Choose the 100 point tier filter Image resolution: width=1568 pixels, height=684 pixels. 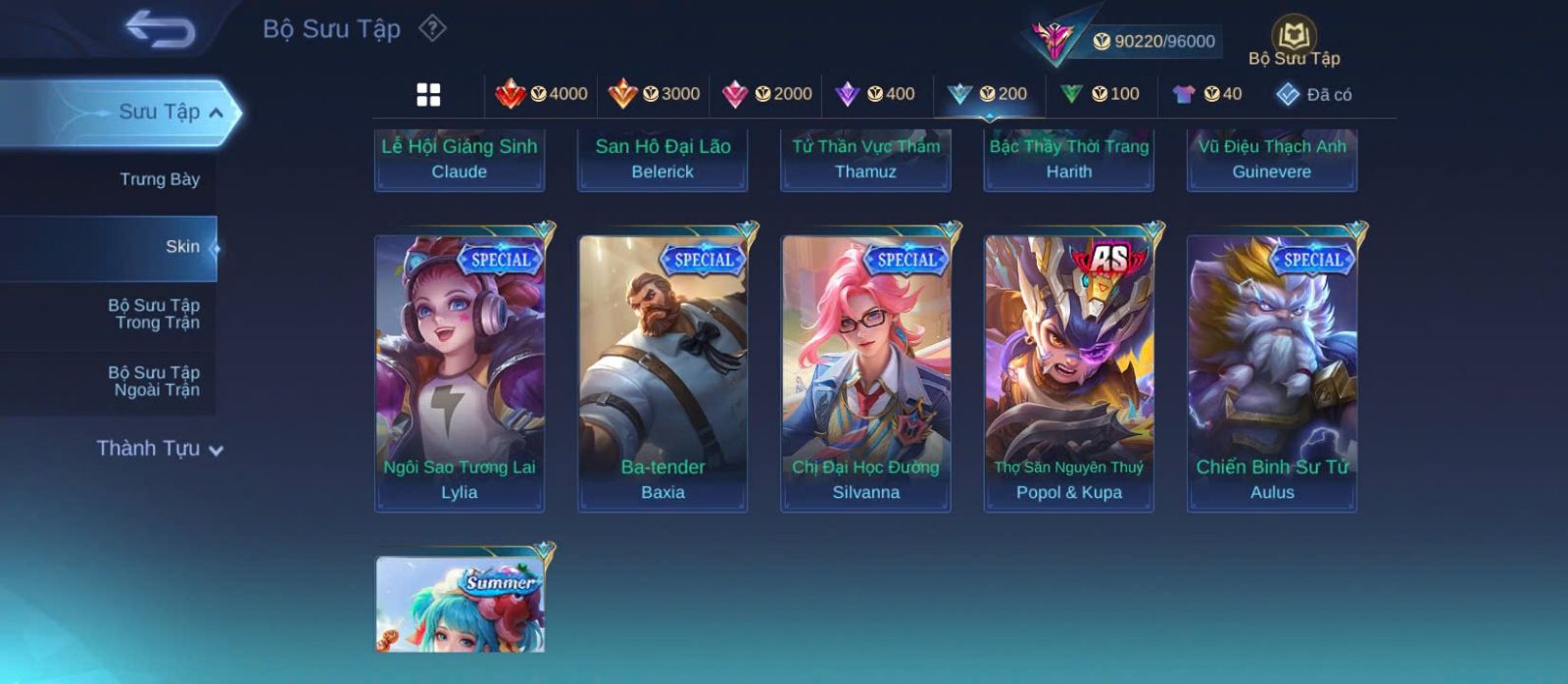(1101, 94)
